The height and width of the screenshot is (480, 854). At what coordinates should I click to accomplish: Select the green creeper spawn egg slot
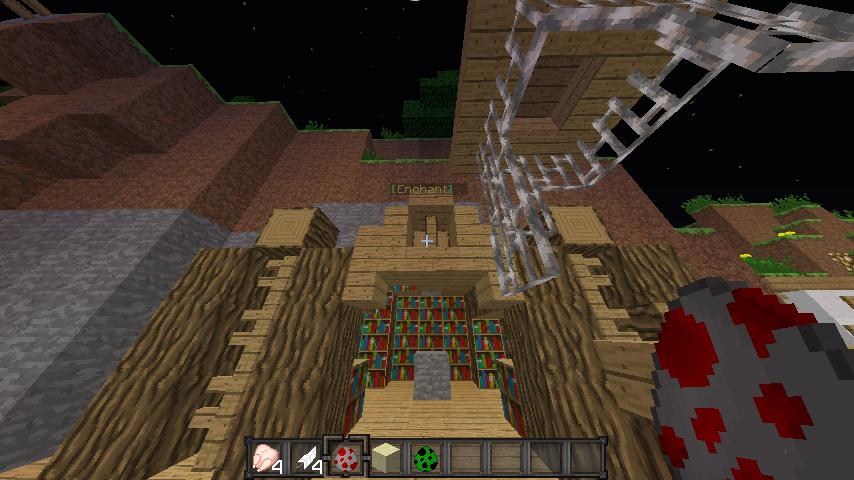(x=427, y=457)
